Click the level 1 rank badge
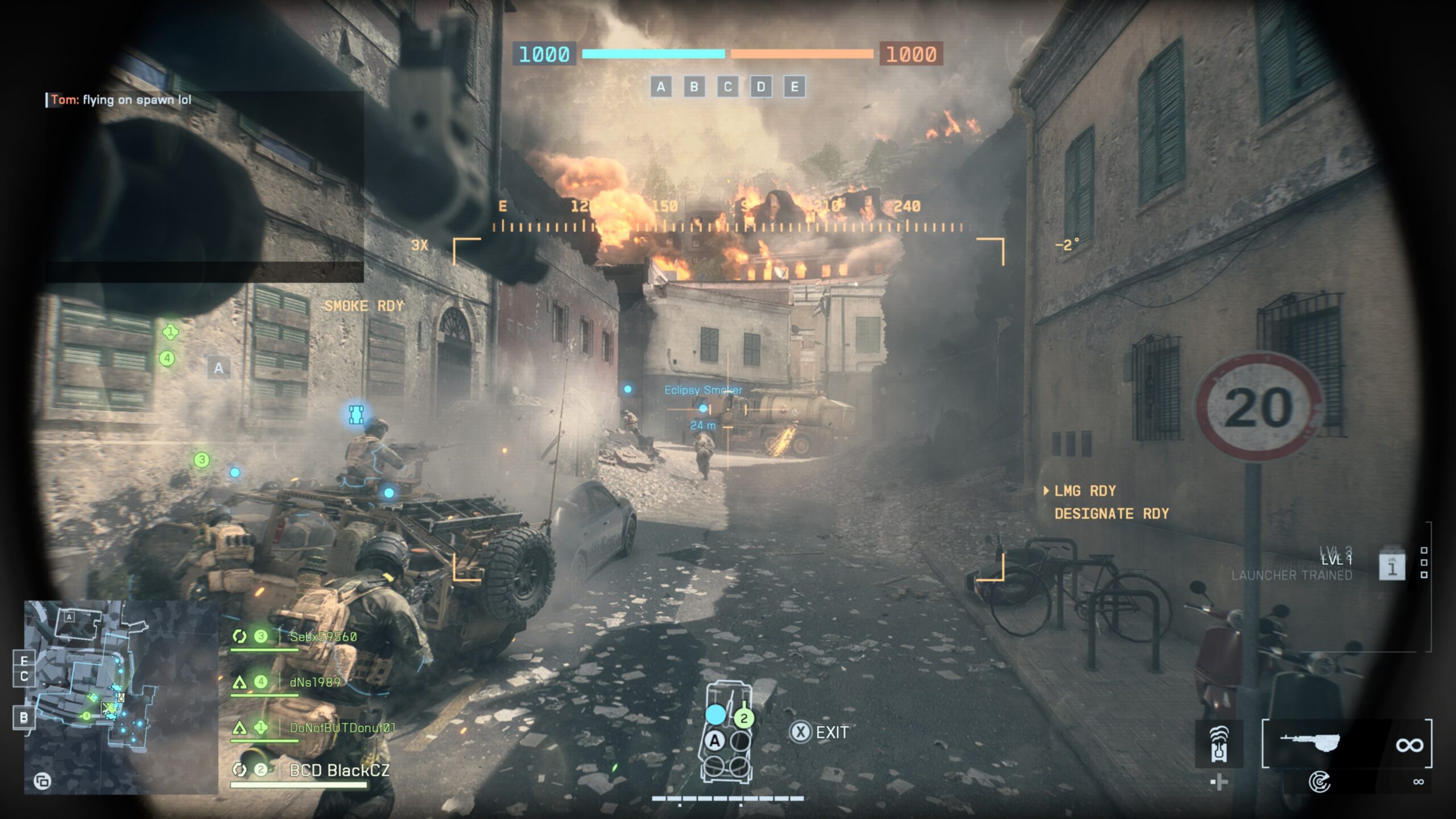 1392,566
